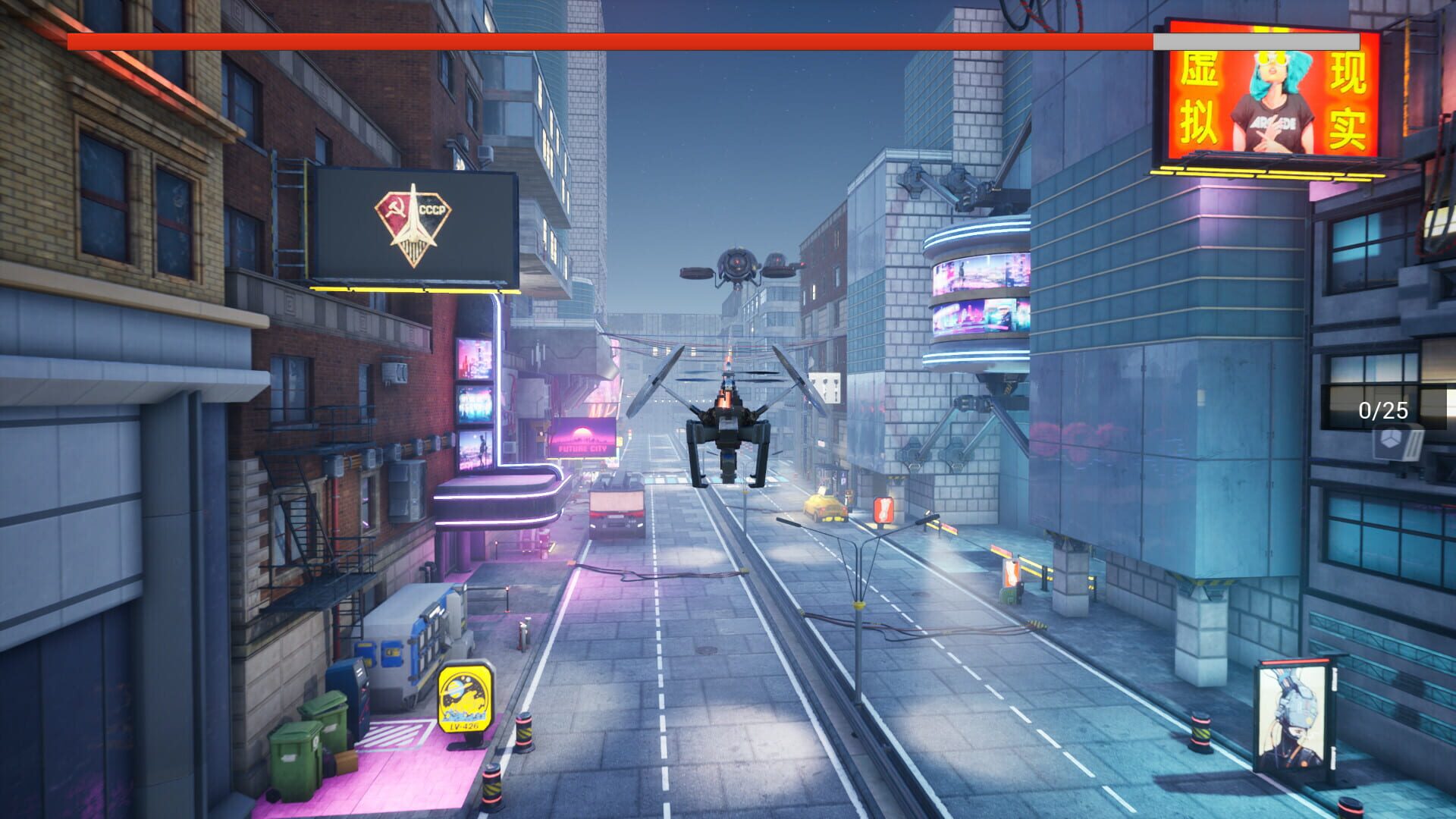Screen dimensions: 1456x819
Task: Select the player's quadcopter drone
Action: (x=728, y=421)
